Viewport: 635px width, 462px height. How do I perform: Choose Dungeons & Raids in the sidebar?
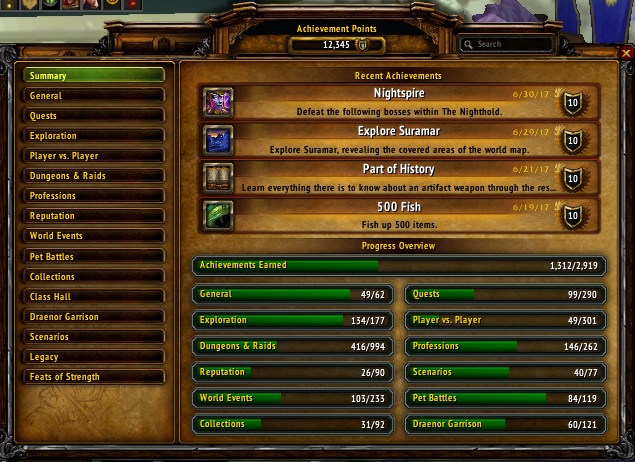click(94, 176)
